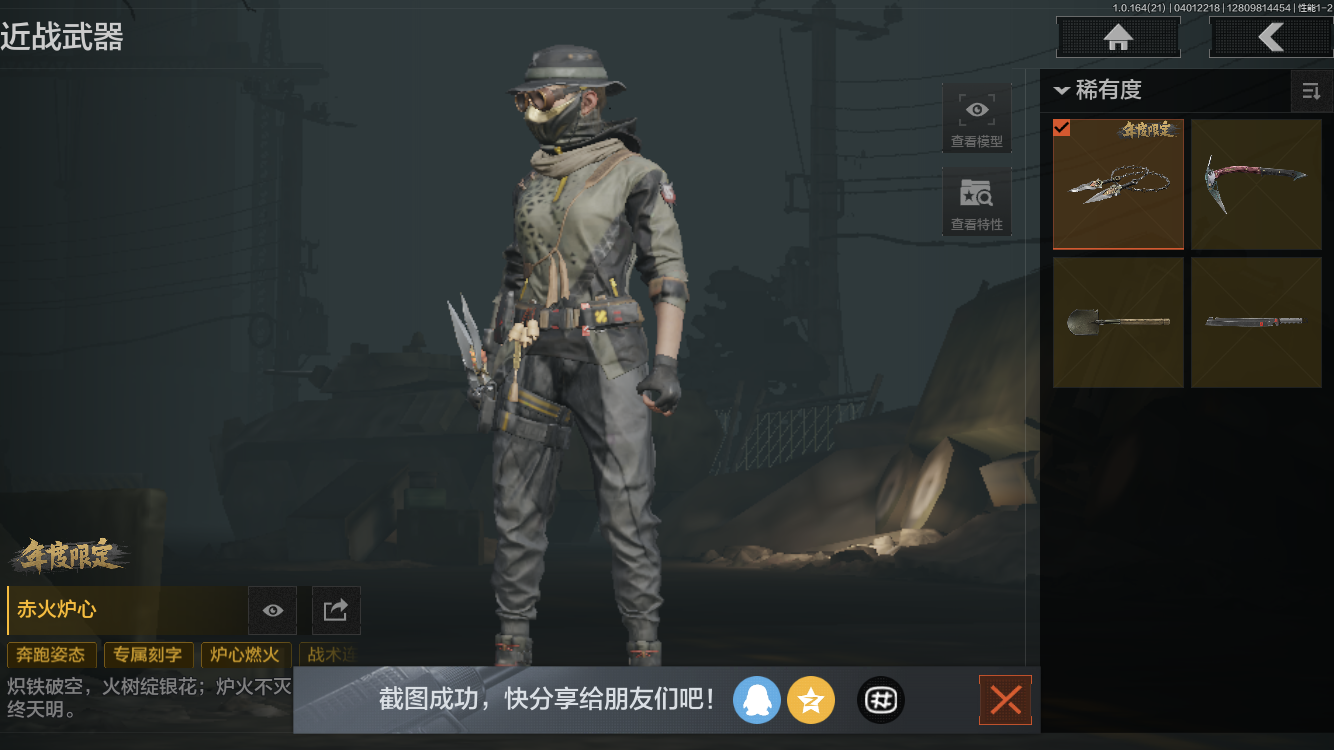
Task: Open the 查看模型 model viewer
Action: pos(976,116)
